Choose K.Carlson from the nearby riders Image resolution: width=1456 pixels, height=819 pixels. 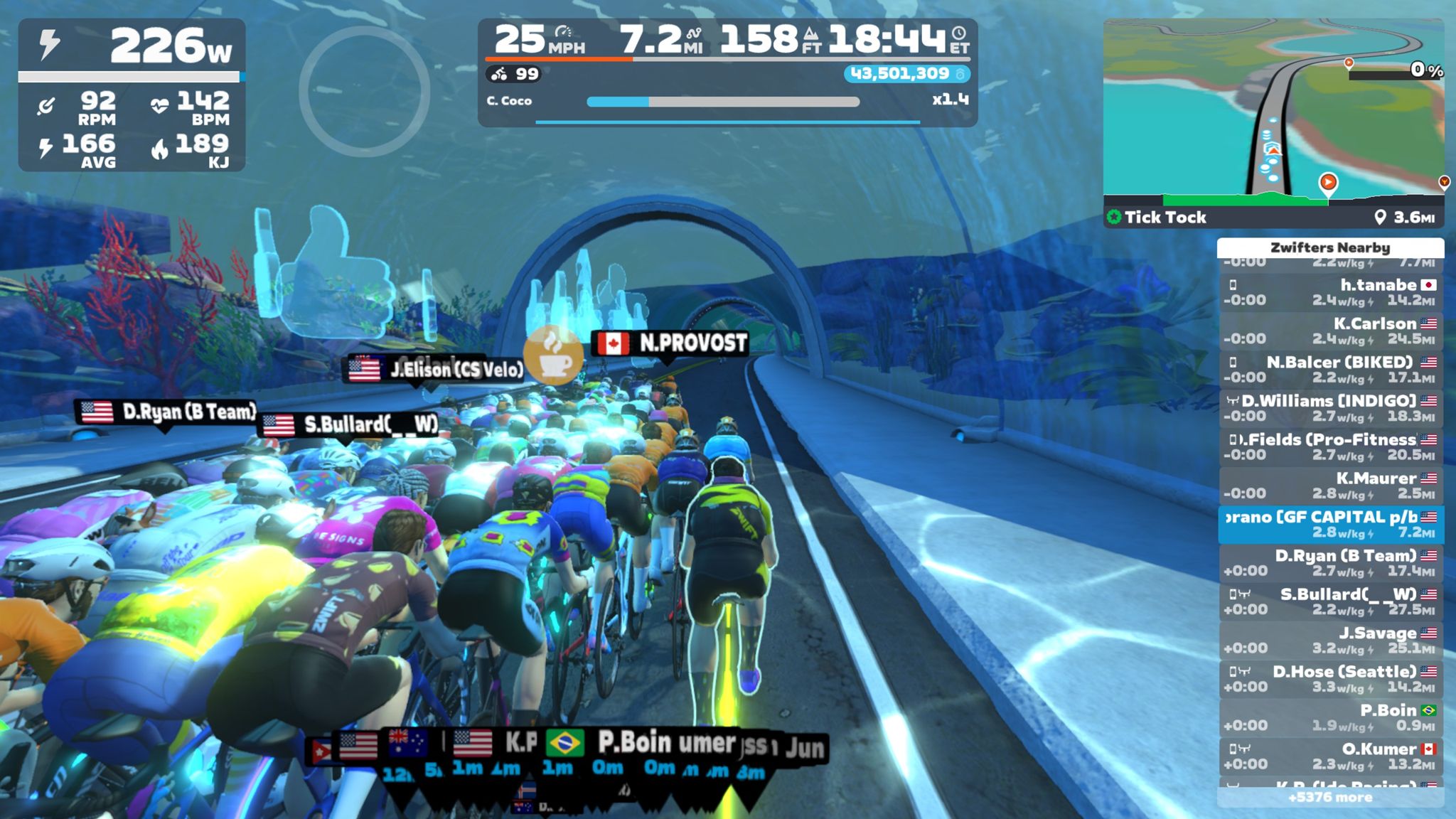1330,331
